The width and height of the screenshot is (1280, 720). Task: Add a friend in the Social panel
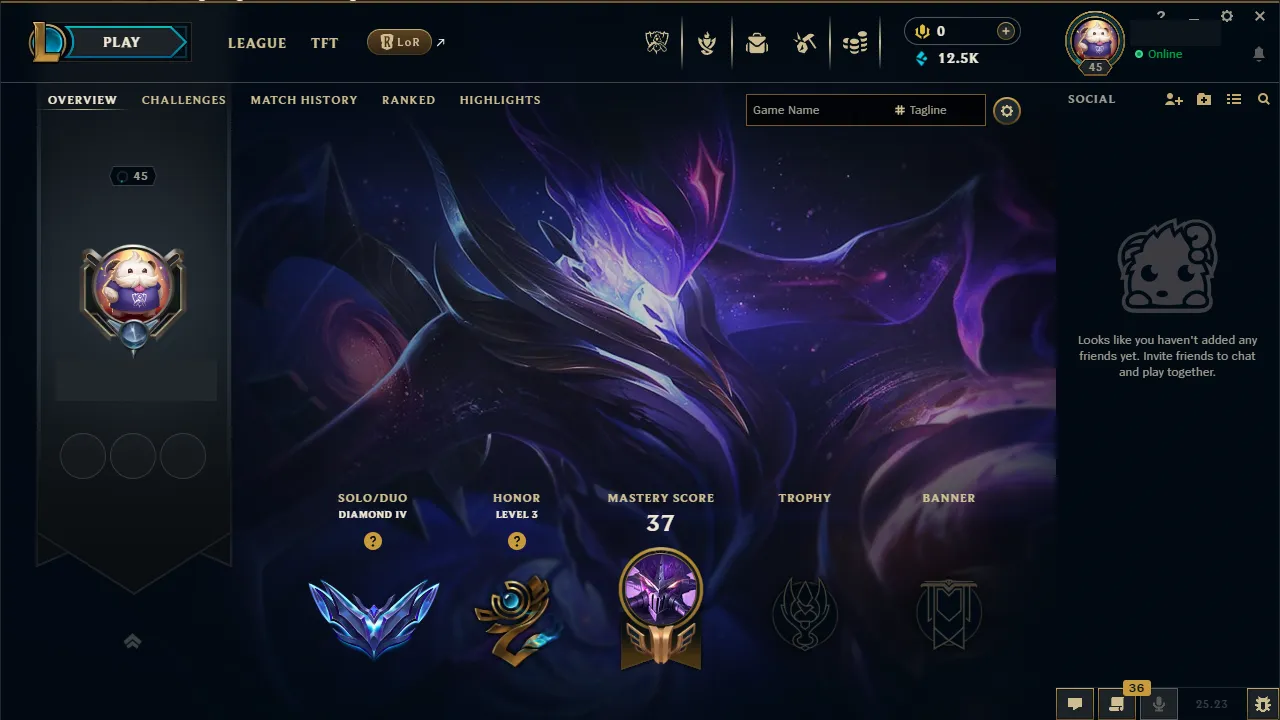click(1172, 99)
